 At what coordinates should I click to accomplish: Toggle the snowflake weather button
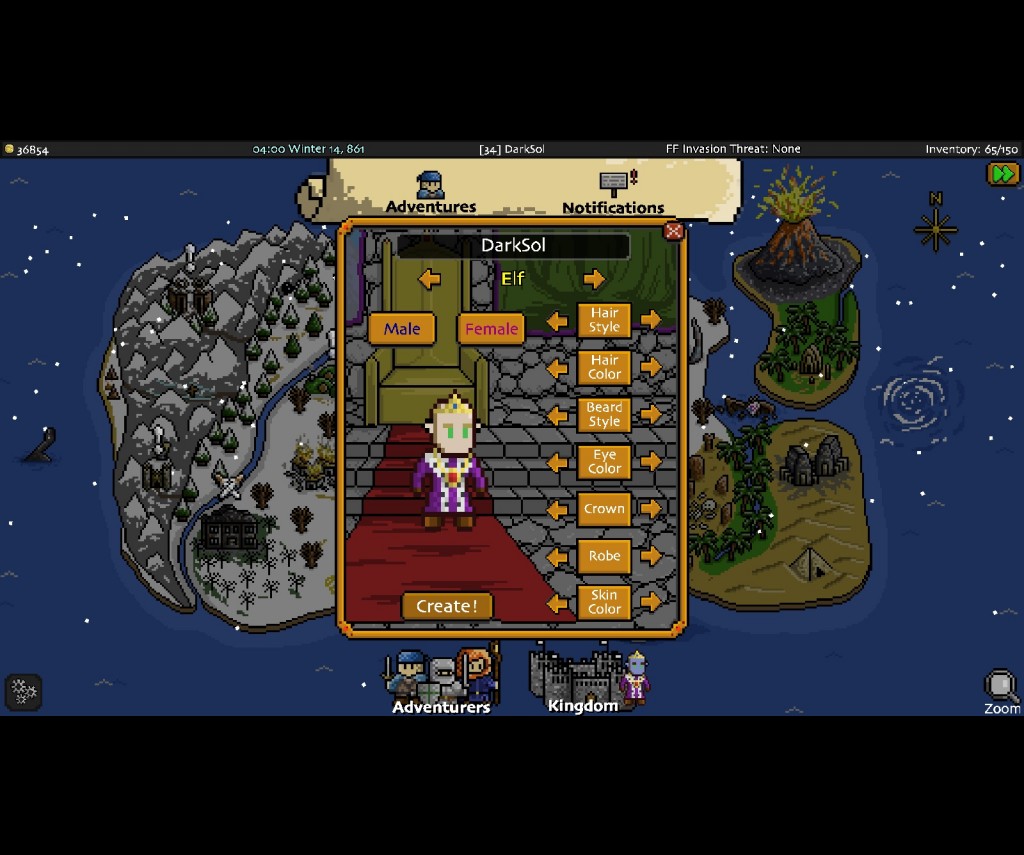coord(24,691)
